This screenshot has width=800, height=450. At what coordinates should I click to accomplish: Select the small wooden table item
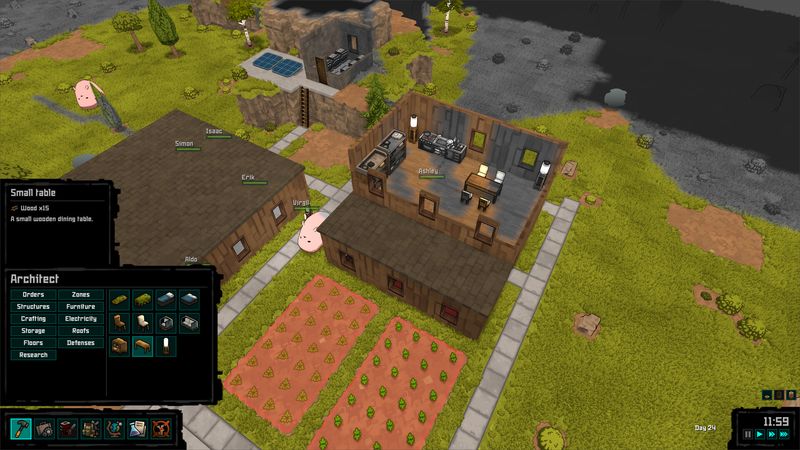click(x=143, y=345)
